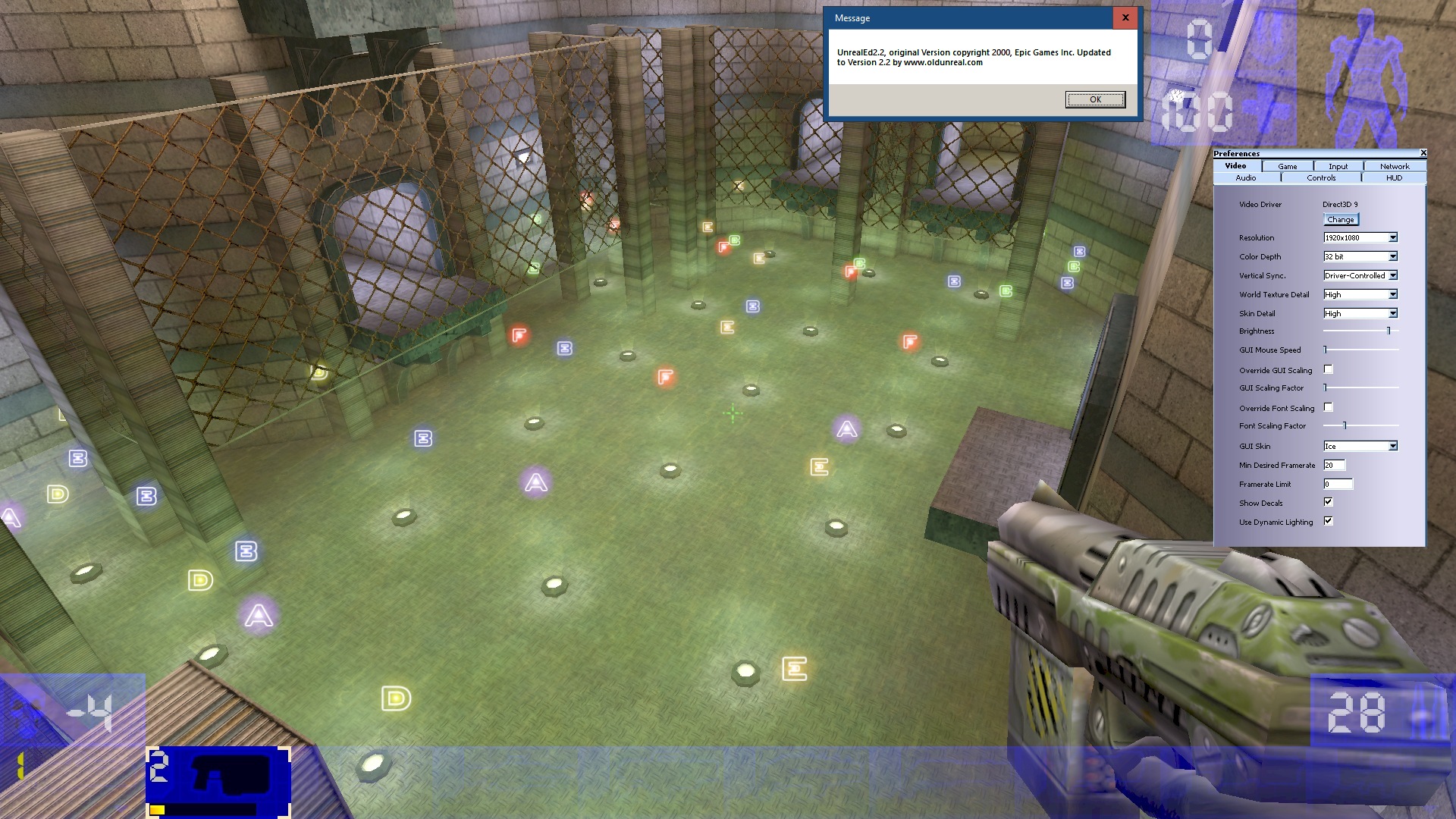Switch to the HUD tab
Viewport: 1456px width, 819px height.
click(1392, 177)
